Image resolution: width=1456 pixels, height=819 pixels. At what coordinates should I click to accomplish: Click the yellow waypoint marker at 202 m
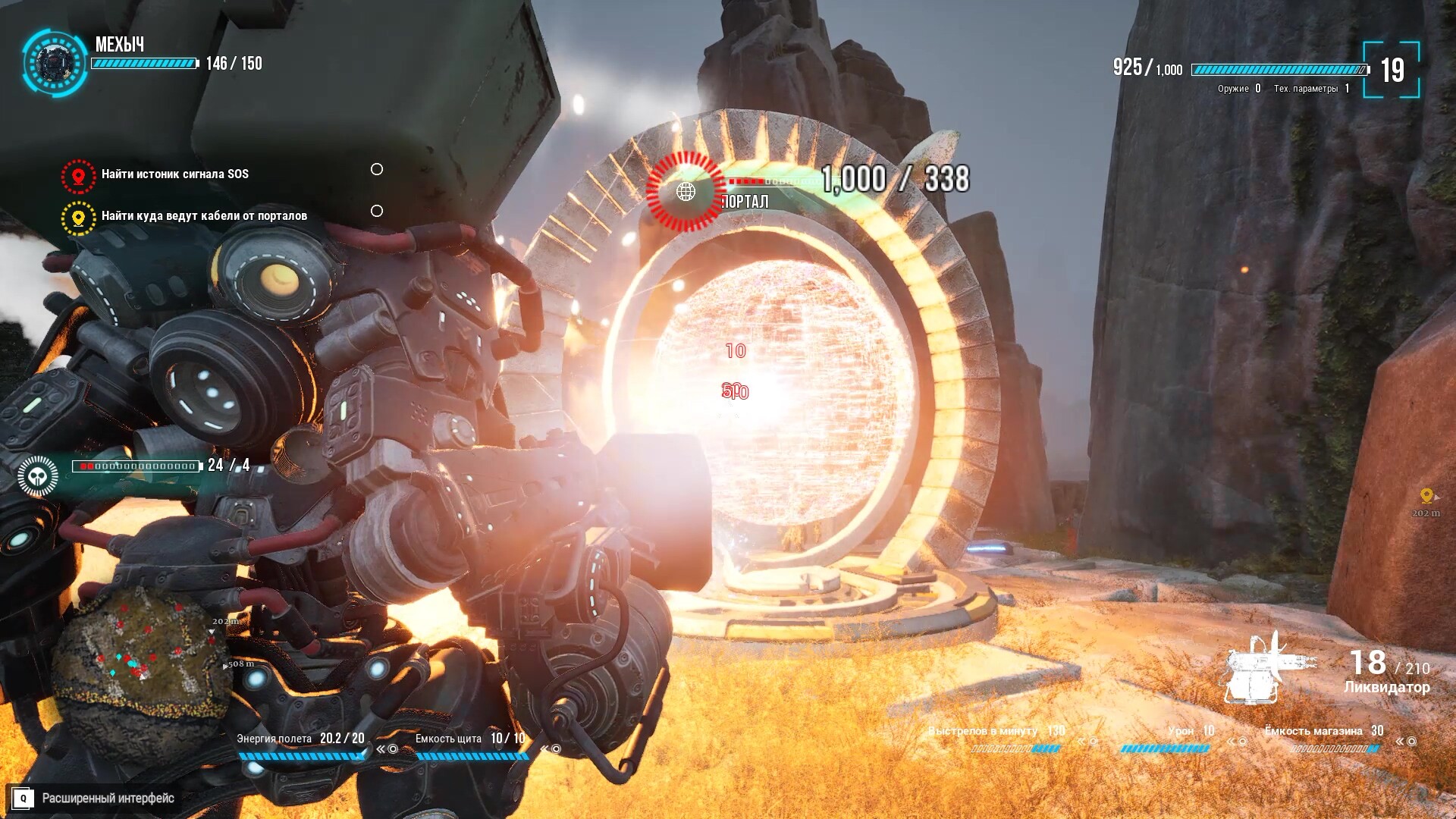[x=1426, y=496]
